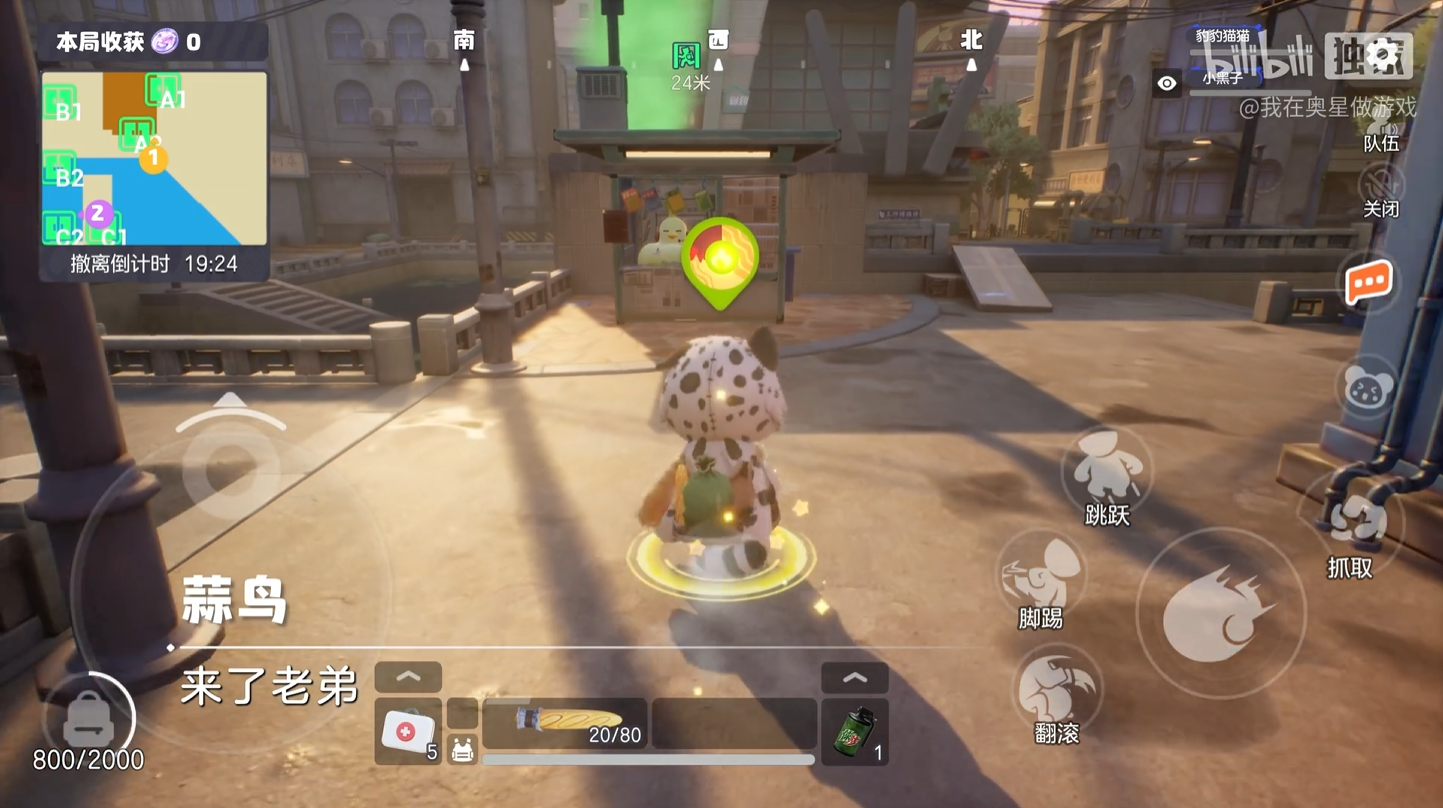This screenshot has height=808, width=1443.
Task: Click the armor vest icon slot
Action: (462, 749)
